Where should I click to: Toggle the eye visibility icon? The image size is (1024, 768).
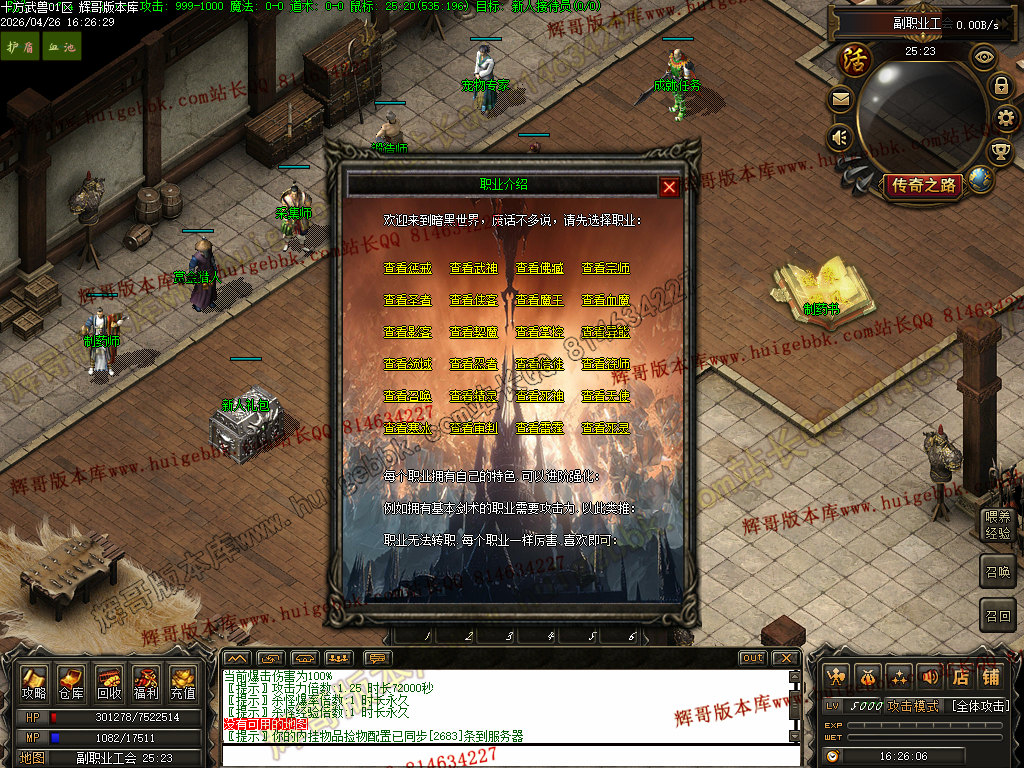tap(984, 58)
